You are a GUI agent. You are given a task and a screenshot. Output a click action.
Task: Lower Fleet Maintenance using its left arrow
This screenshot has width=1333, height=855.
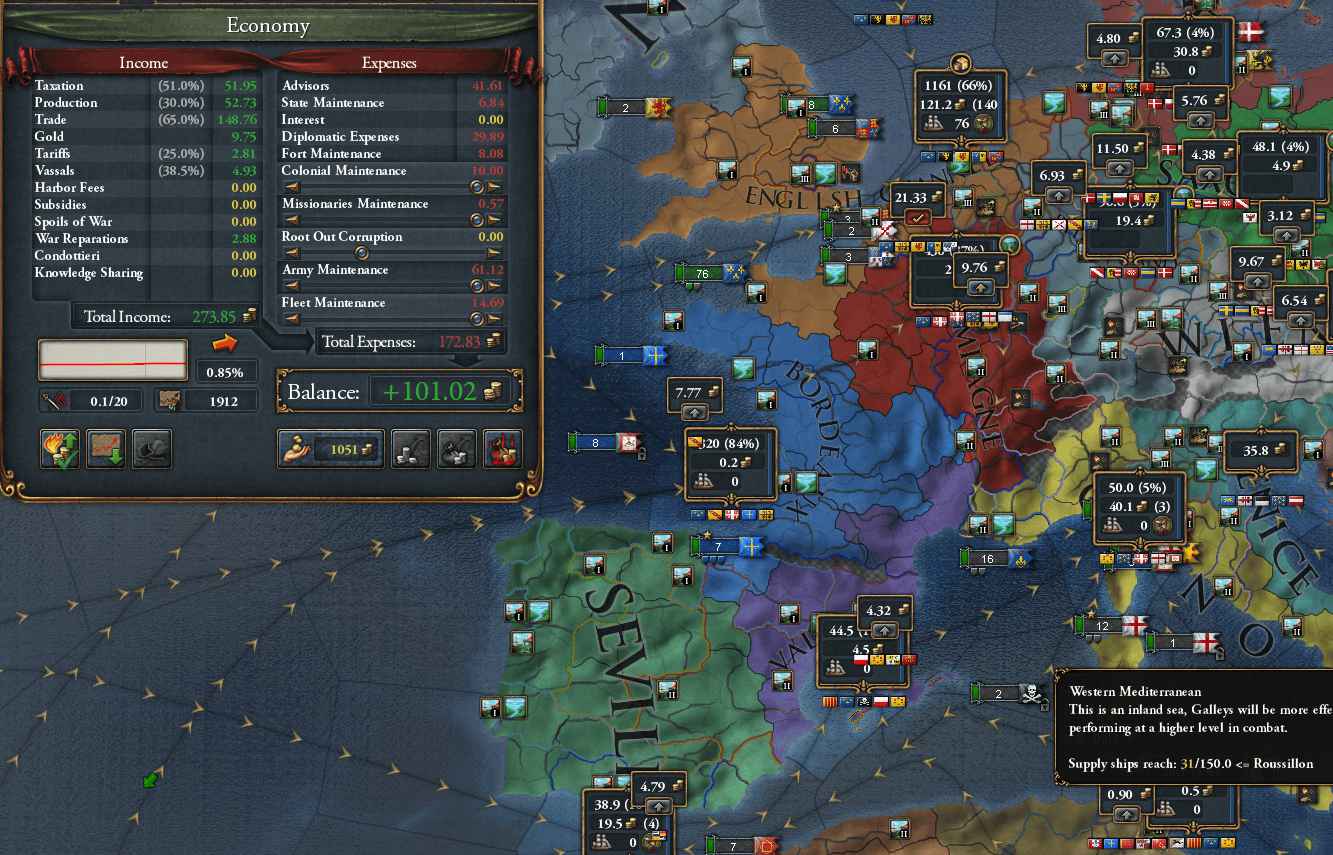point(291,319)
